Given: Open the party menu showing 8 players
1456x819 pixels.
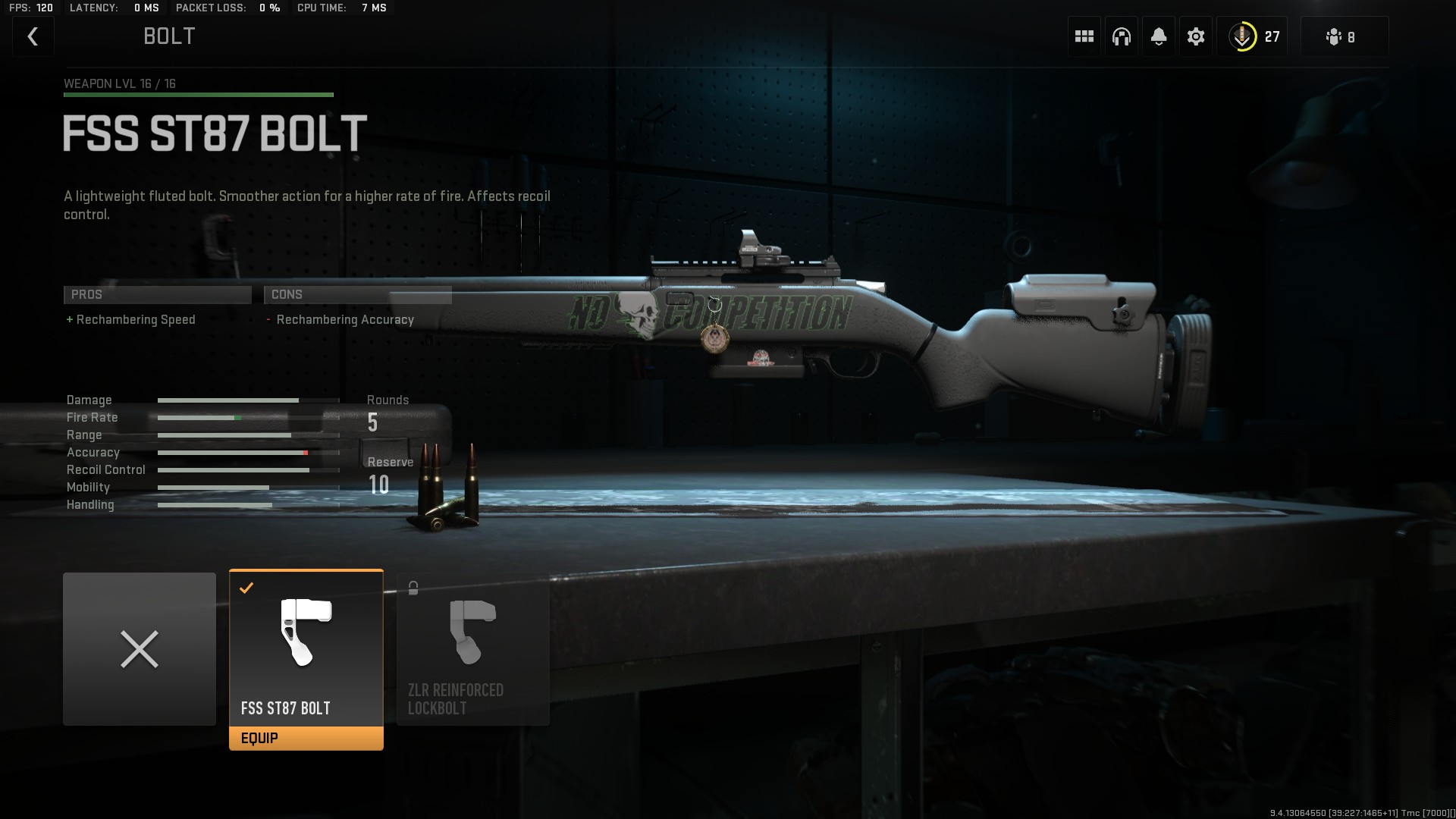Looking at the screenshot, I should (x=1343, y=36).
